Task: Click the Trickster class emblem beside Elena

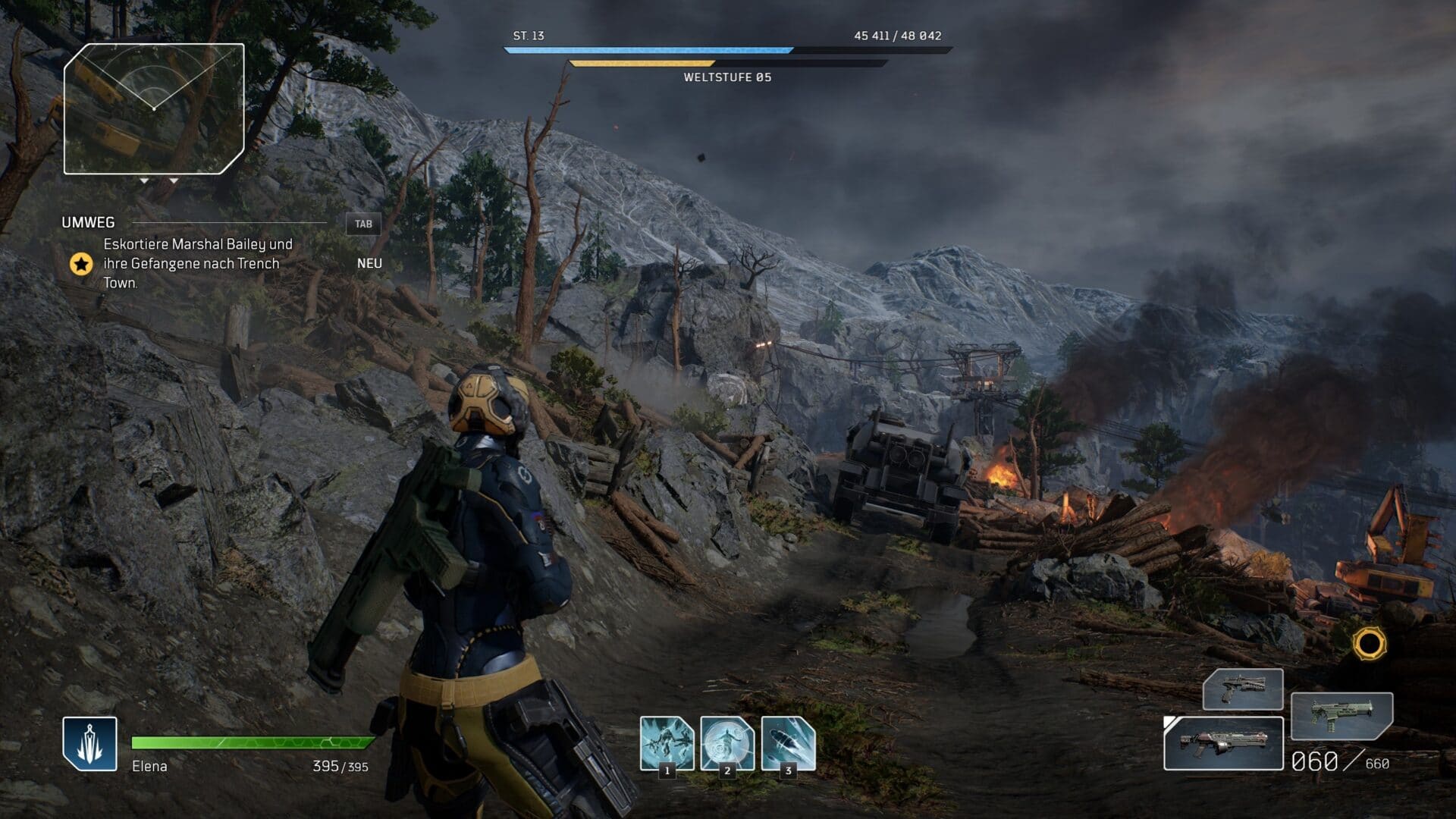Action: [89, 744]
